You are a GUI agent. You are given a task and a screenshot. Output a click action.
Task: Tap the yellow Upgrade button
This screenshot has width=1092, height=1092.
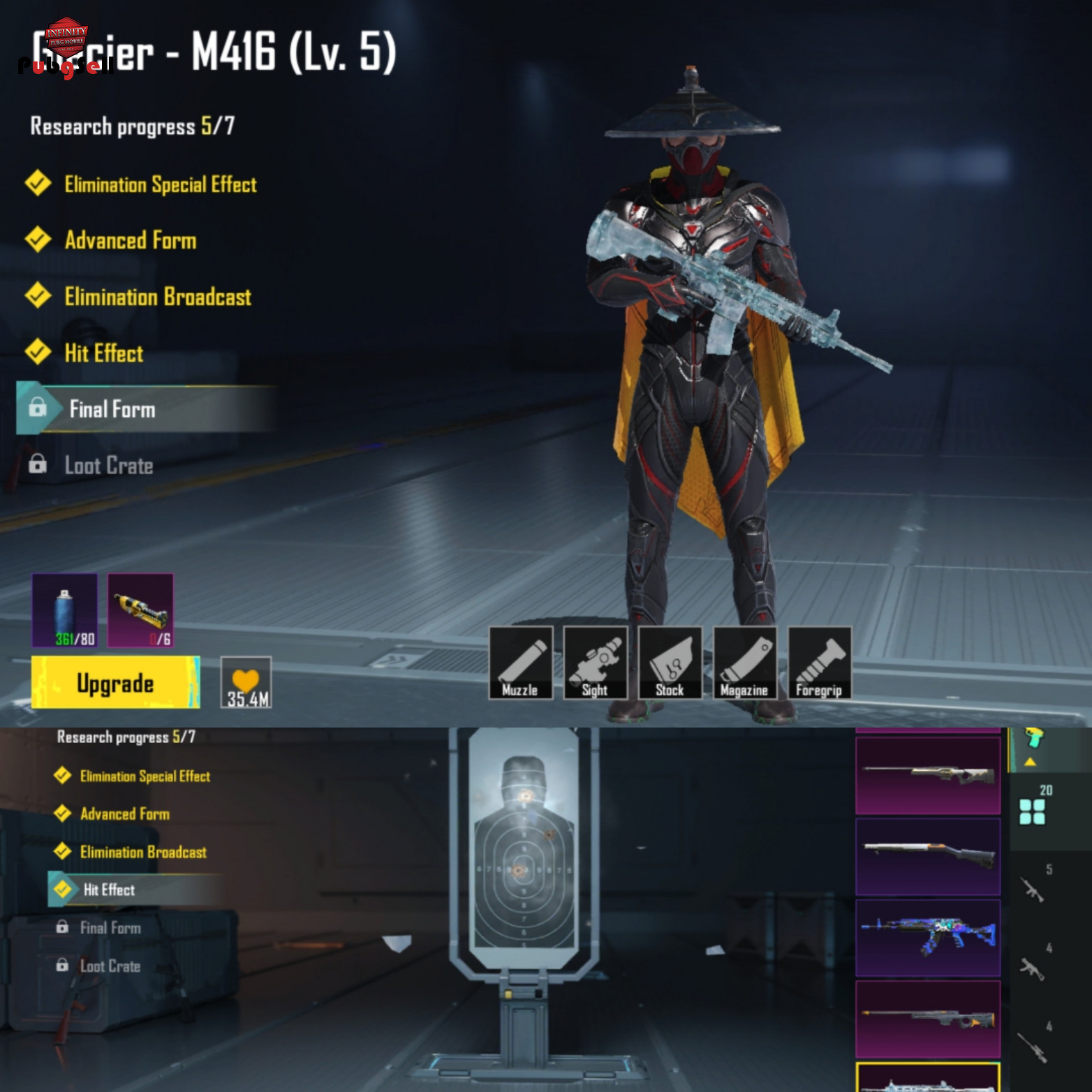[x=115, y=682]
